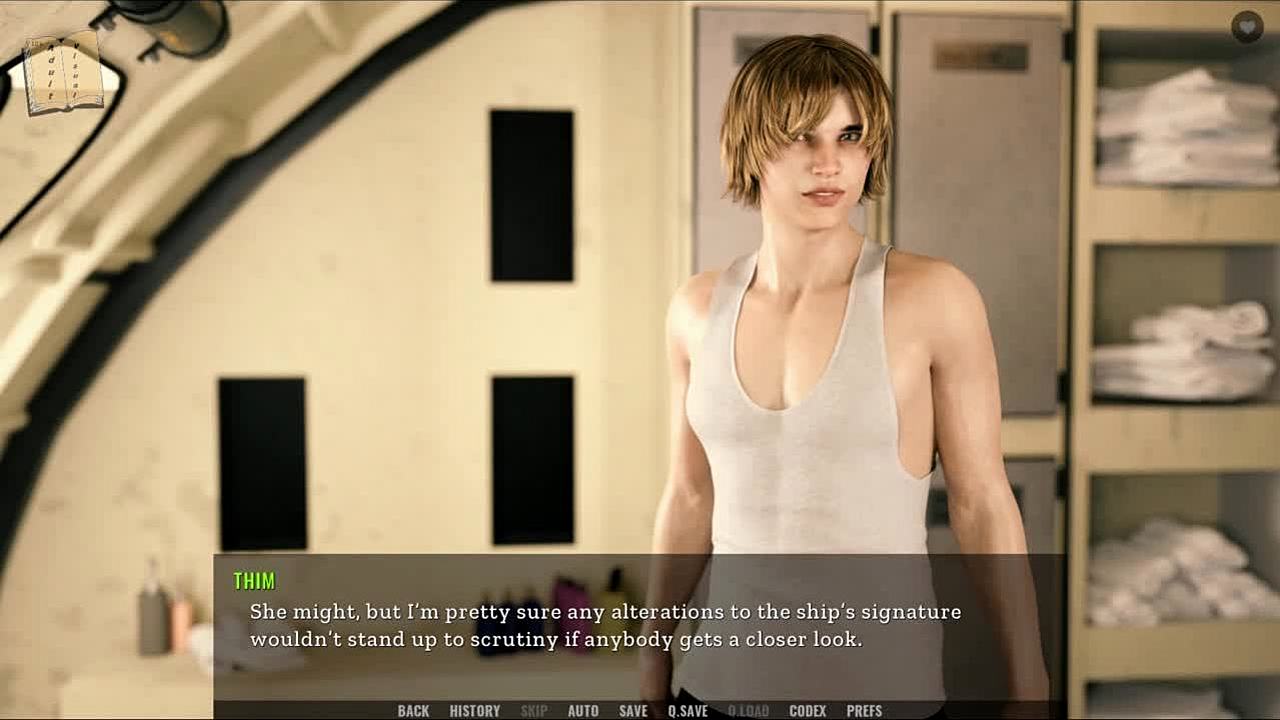Go back to the previous dialogue line
Viewport: 1280px width, 720px height.
413,711
